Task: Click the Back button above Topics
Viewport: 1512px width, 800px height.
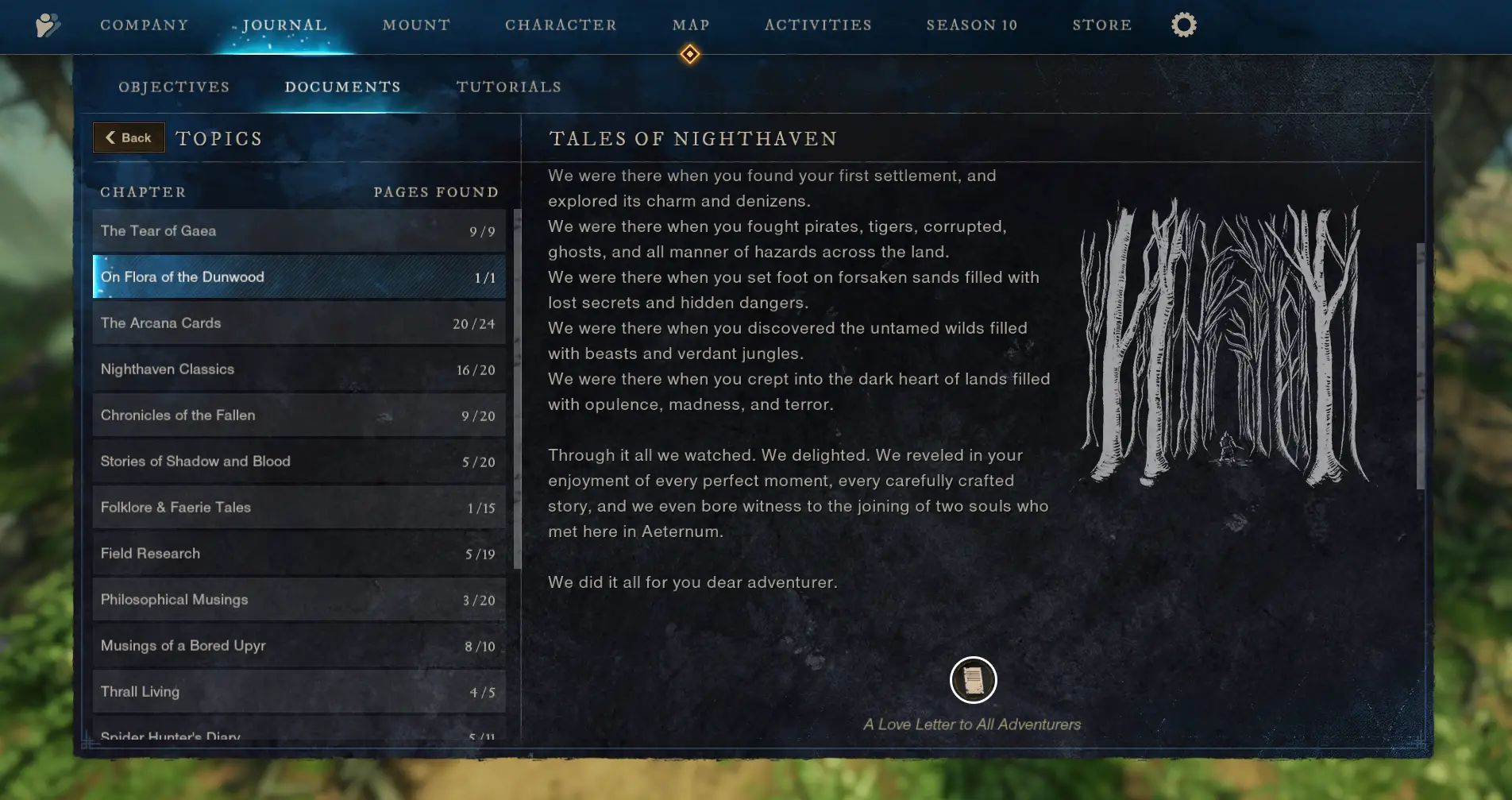Action: [x=129, y=137]
